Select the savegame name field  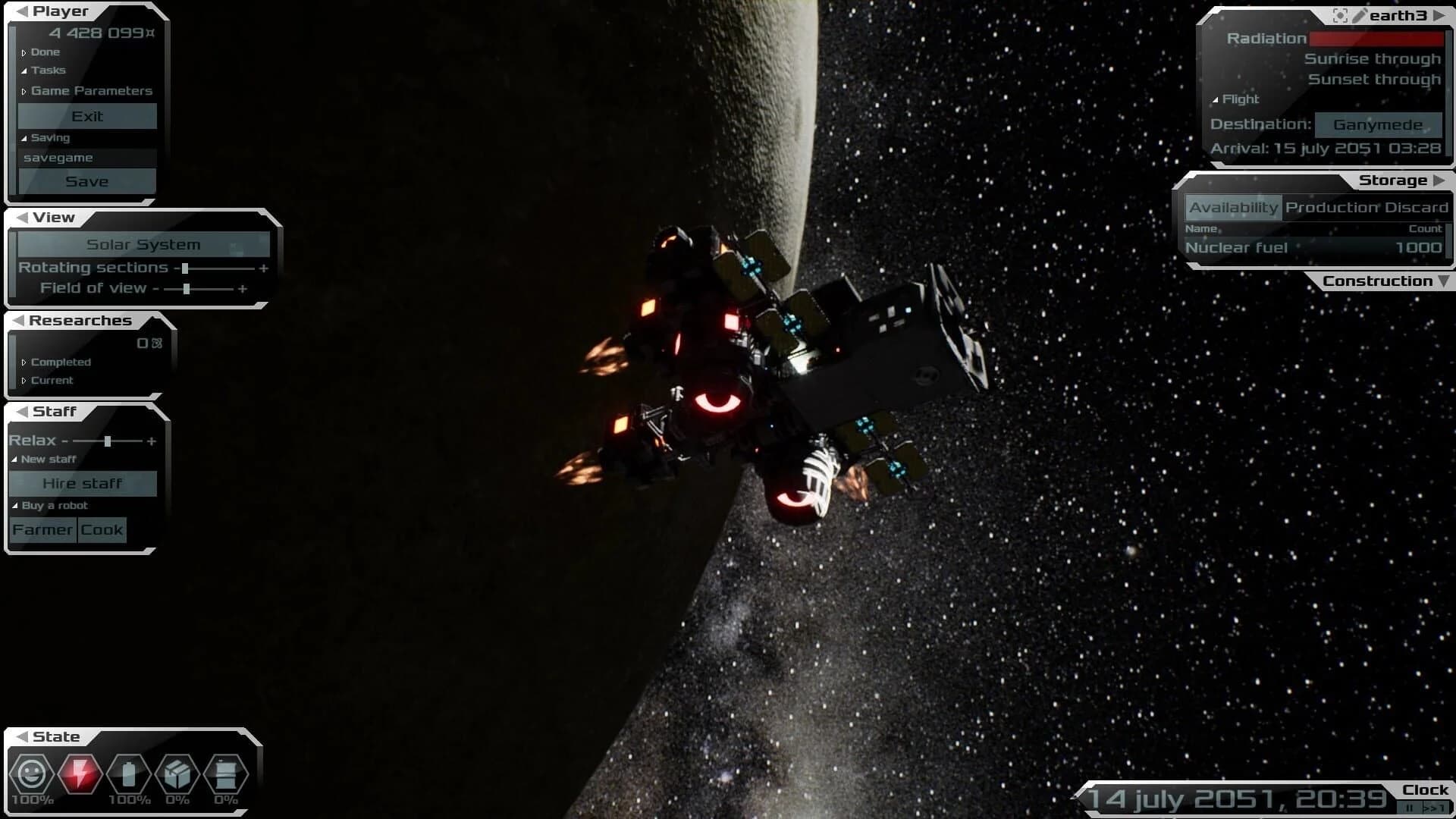click(x=87, y=158)
